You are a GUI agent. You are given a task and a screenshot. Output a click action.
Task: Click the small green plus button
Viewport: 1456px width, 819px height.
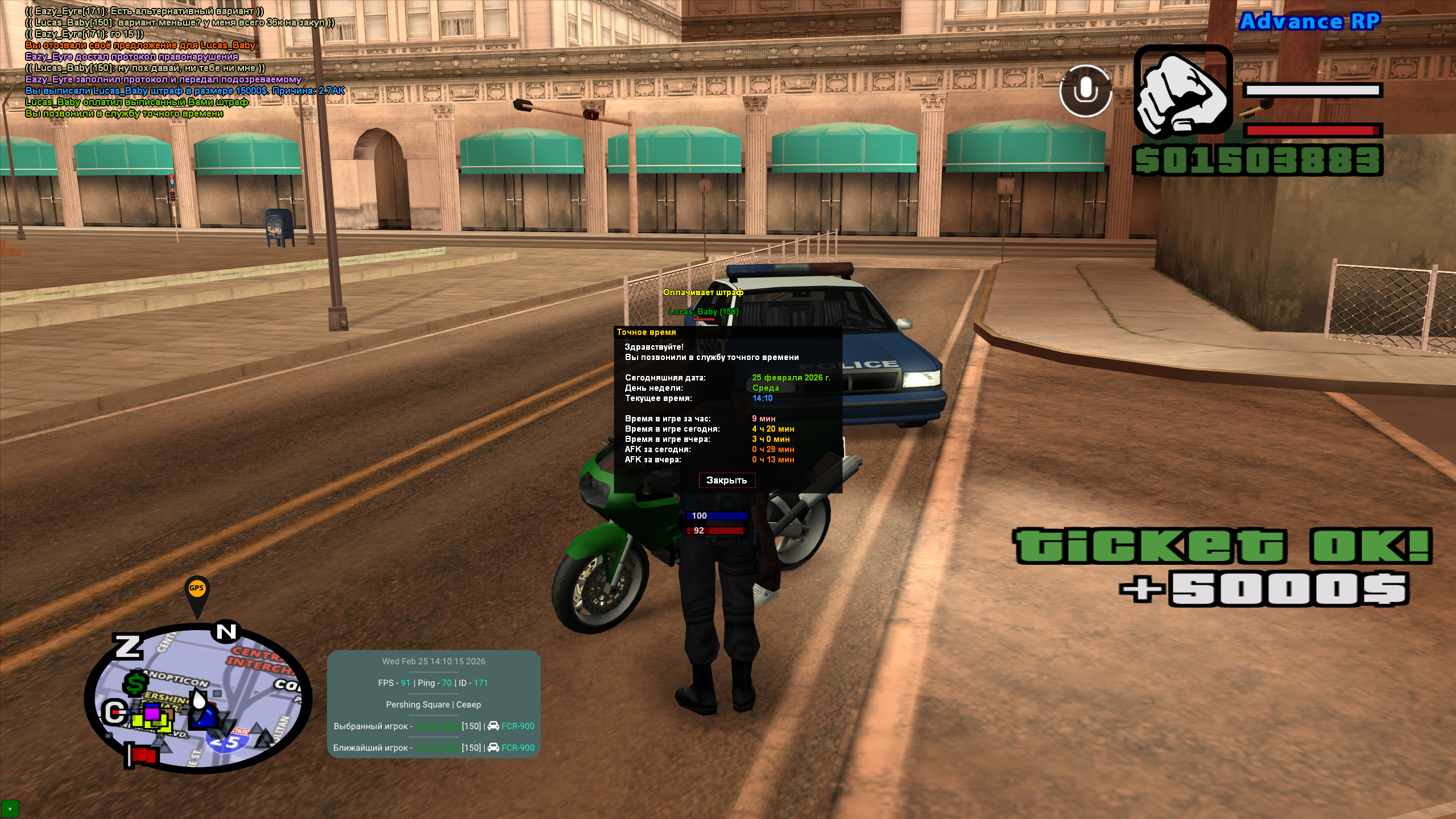tap(10, 808)
